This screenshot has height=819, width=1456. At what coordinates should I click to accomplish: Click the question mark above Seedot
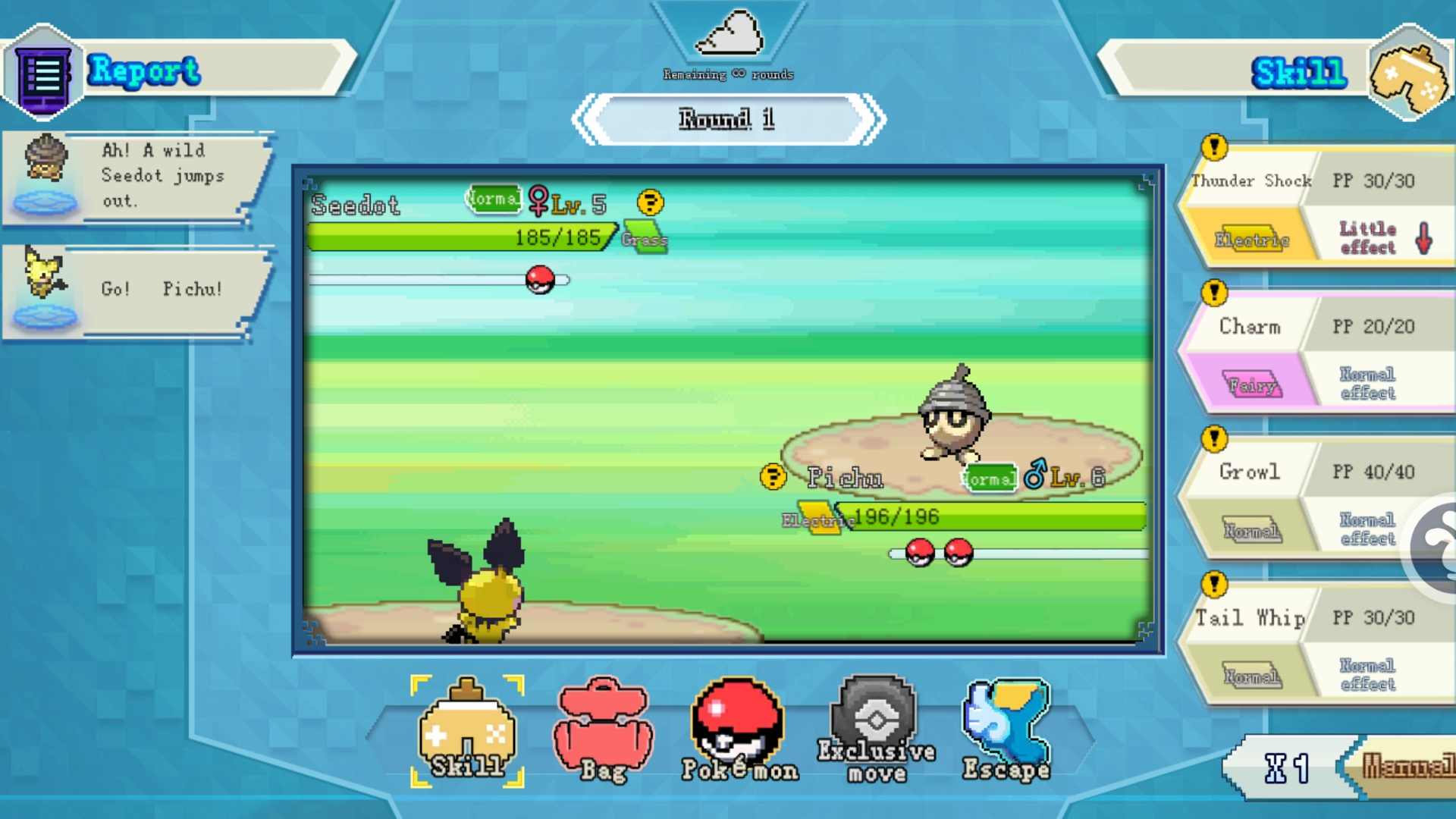[x=648, y=201]
